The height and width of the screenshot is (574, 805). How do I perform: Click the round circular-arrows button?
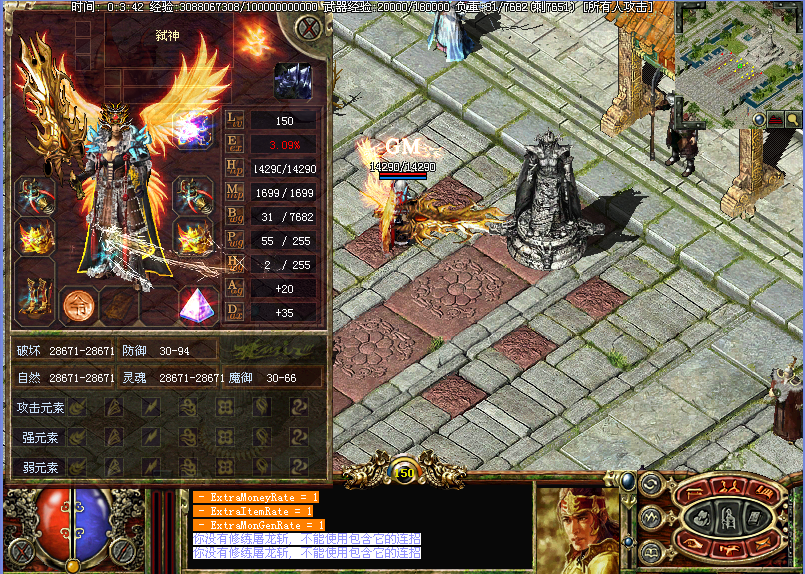tap(650, 485)
